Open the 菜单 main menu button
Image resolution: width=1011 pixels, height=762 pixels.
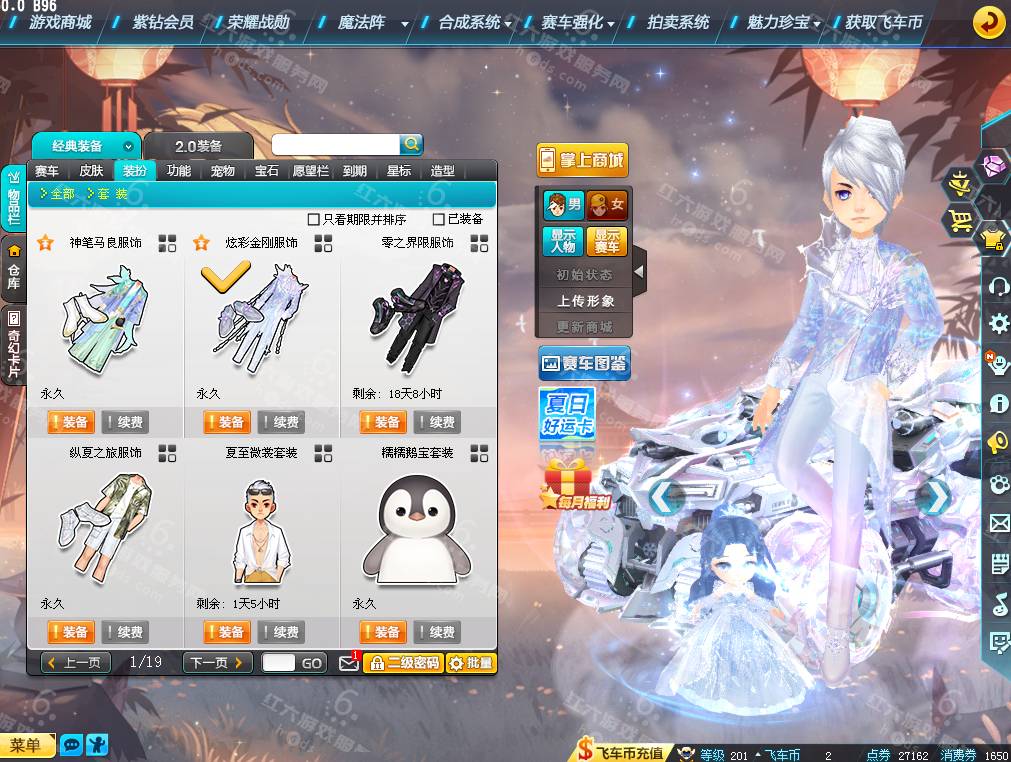click(27, 745)
